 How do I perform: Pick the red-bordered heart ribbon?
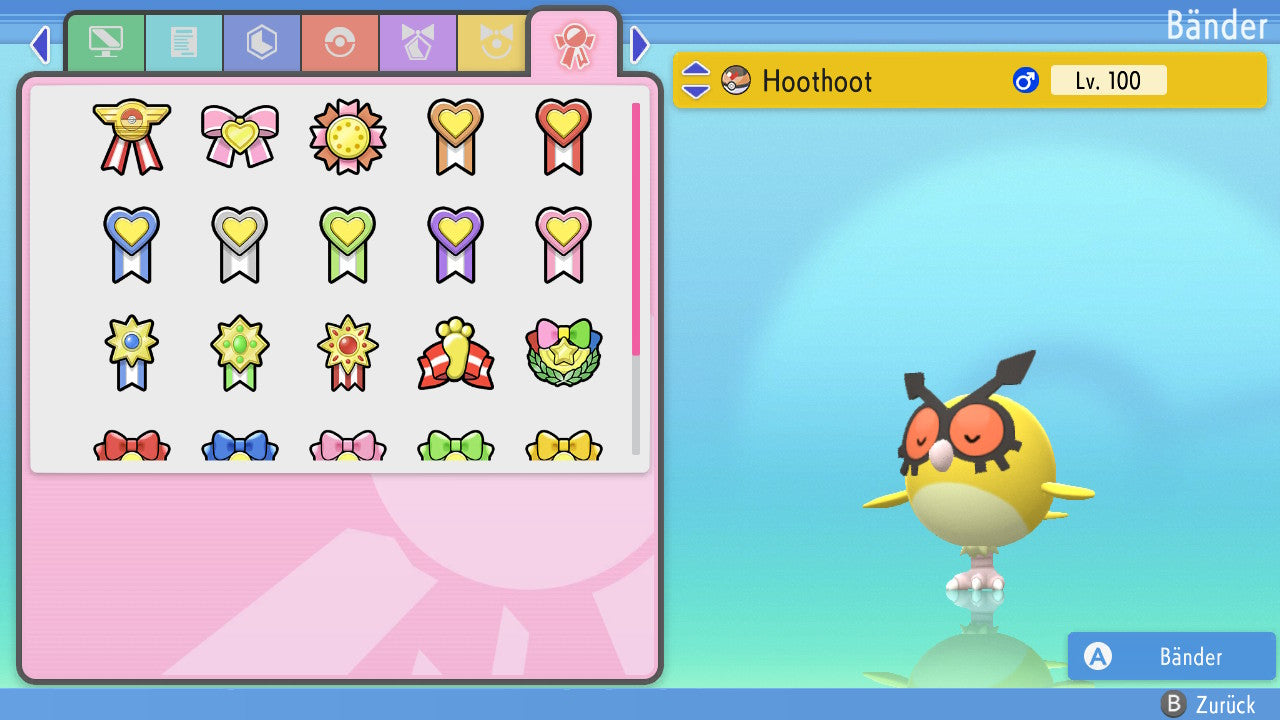click(563, 136)
